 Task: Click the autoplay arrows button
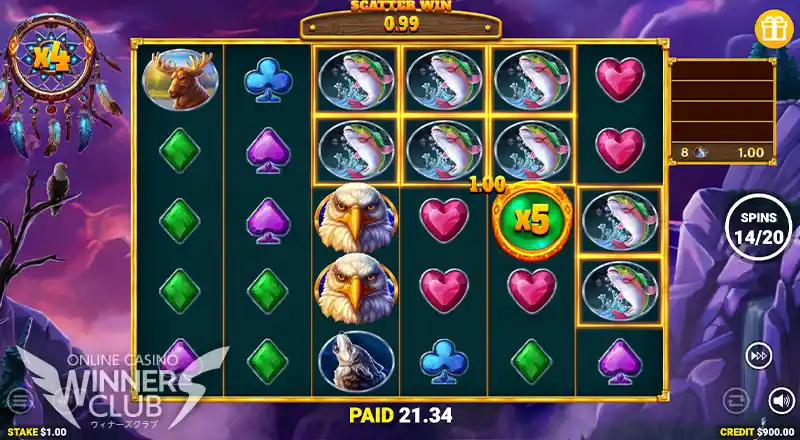(x=734, y=401)
